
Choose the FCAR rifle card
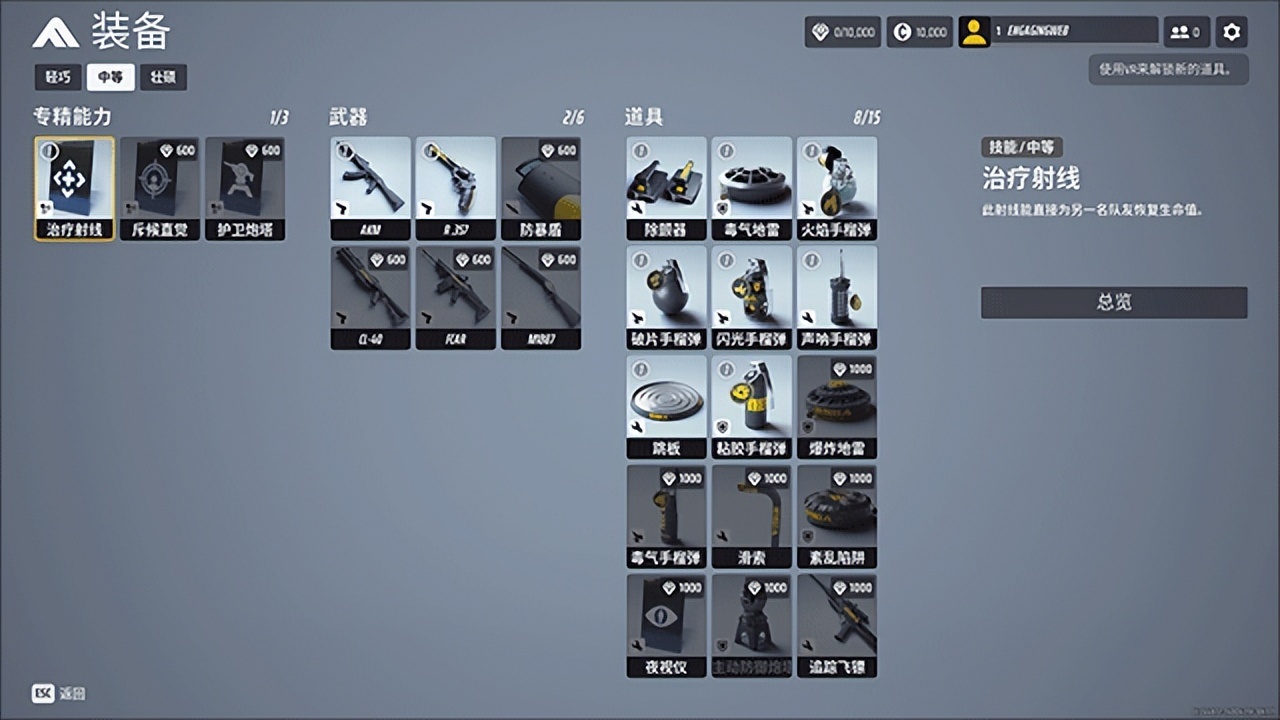pos(455,297)
